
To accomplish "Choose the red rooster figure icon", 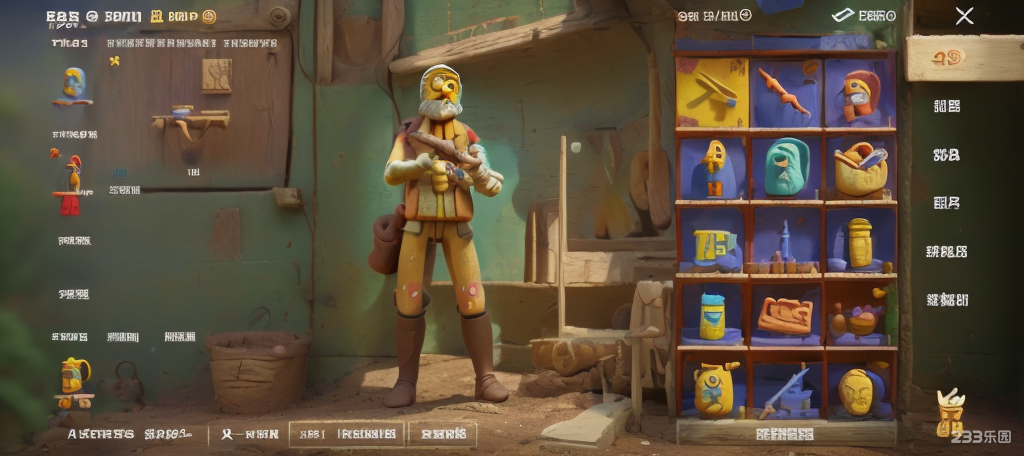I will point(70,184).
